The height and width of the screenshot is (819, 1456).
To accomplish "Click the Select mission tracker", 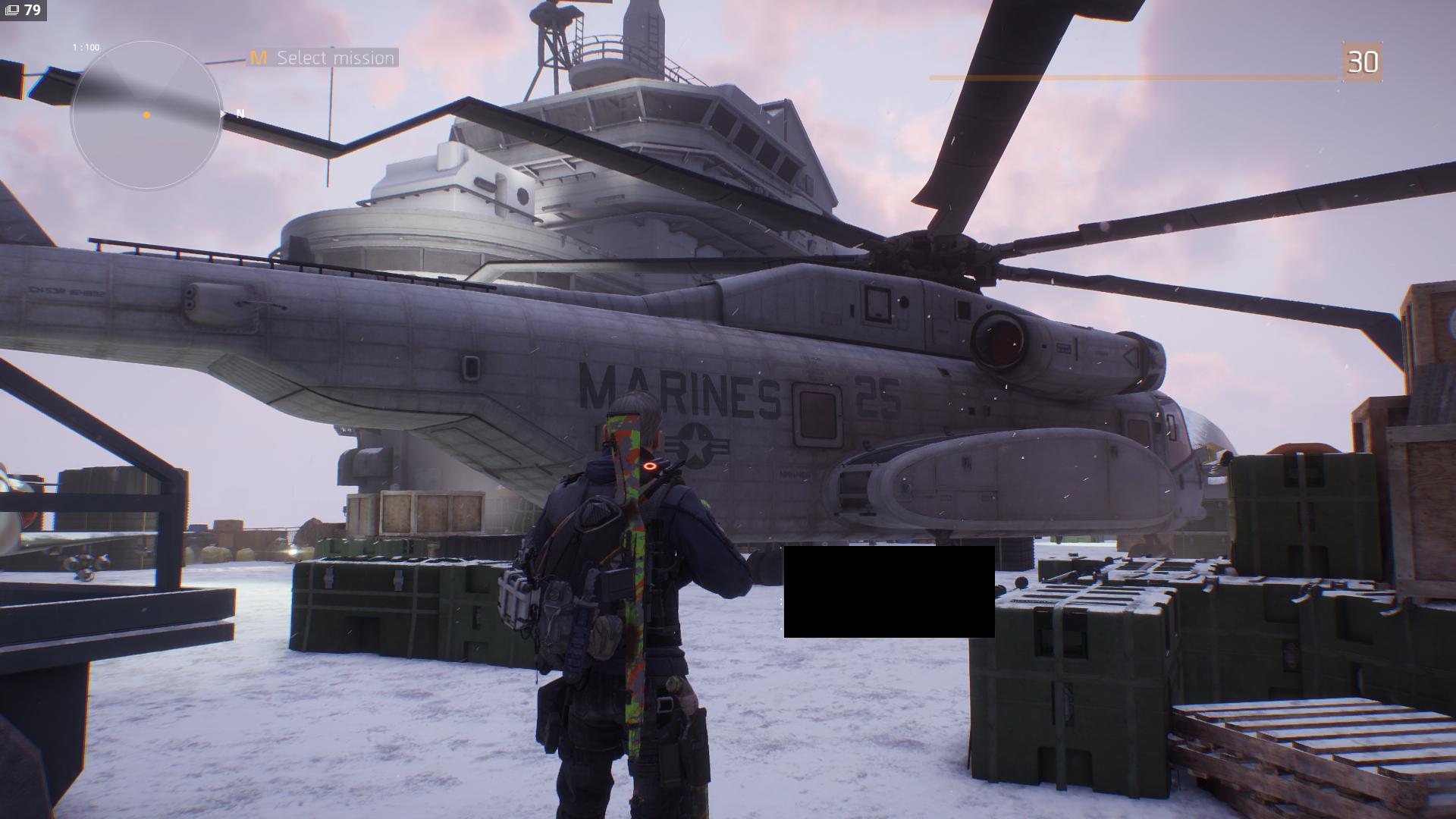I will point(323,58).
